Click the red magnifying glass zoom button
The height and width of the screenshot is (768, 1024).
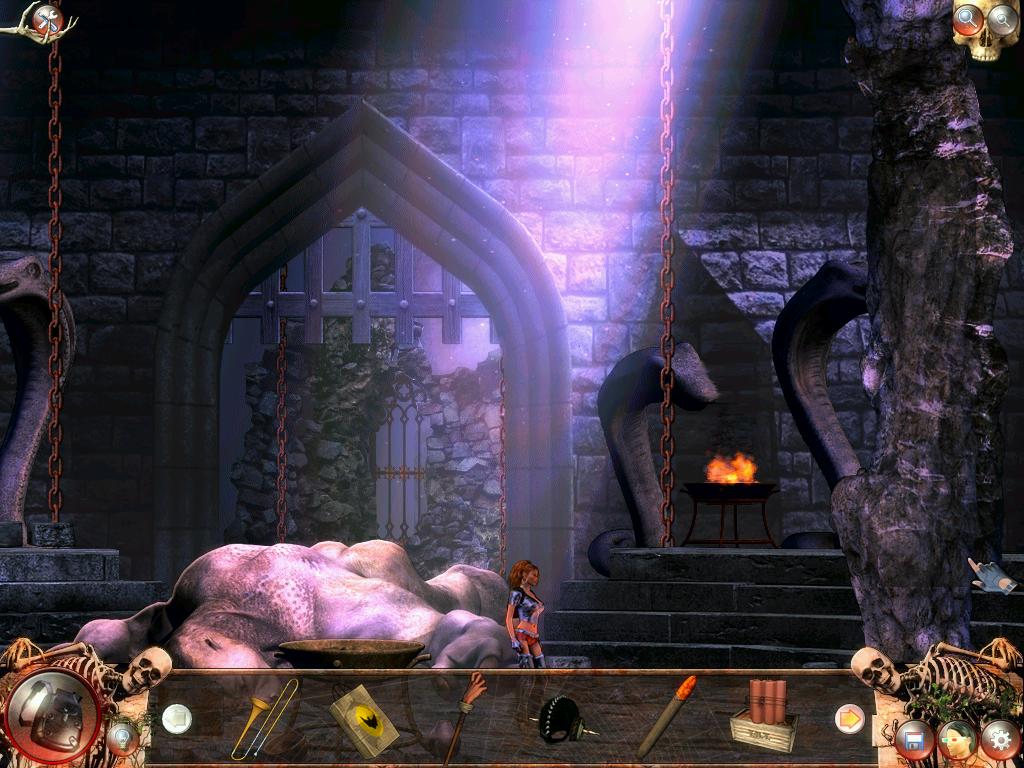coord(968,18)
